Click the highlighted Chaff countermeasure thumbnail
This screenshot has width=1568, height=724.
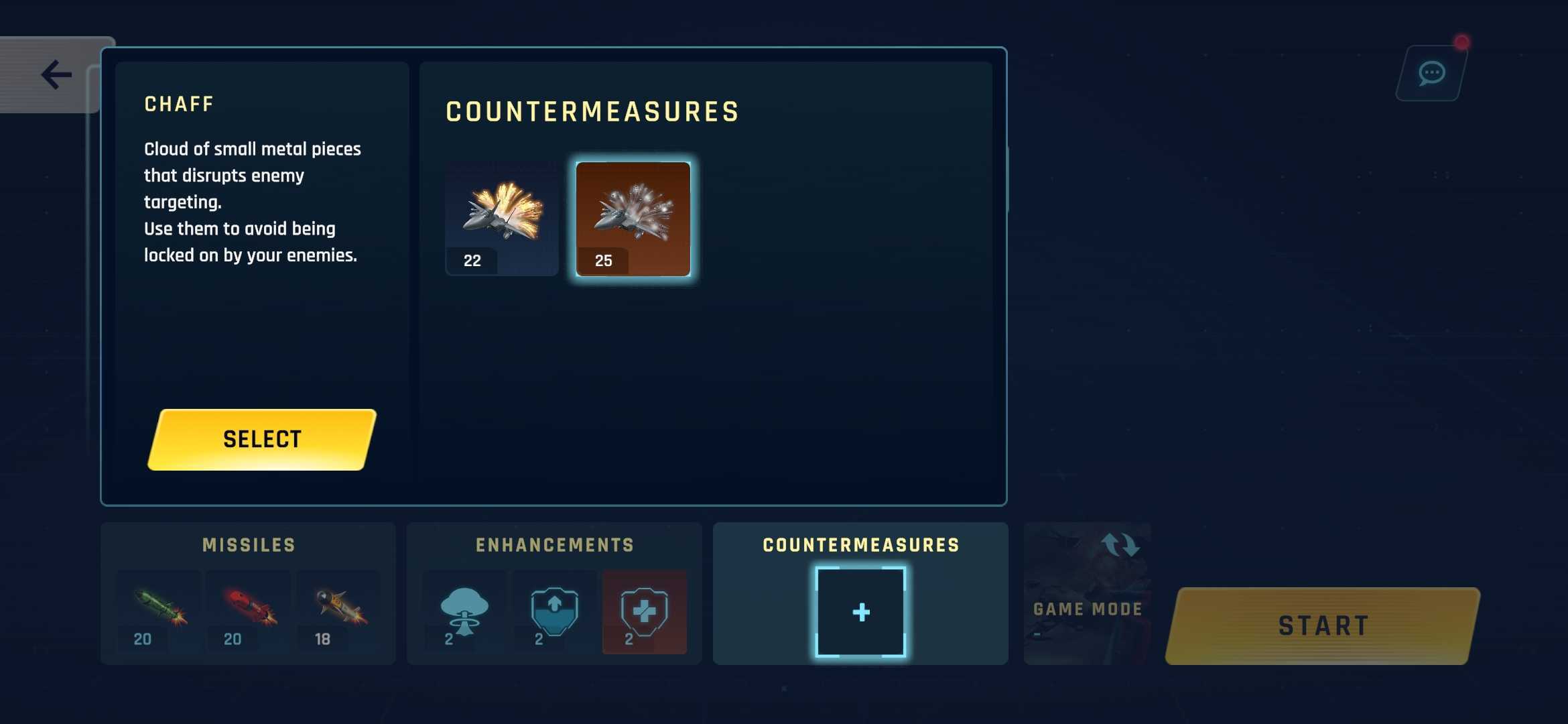(633, 218)
